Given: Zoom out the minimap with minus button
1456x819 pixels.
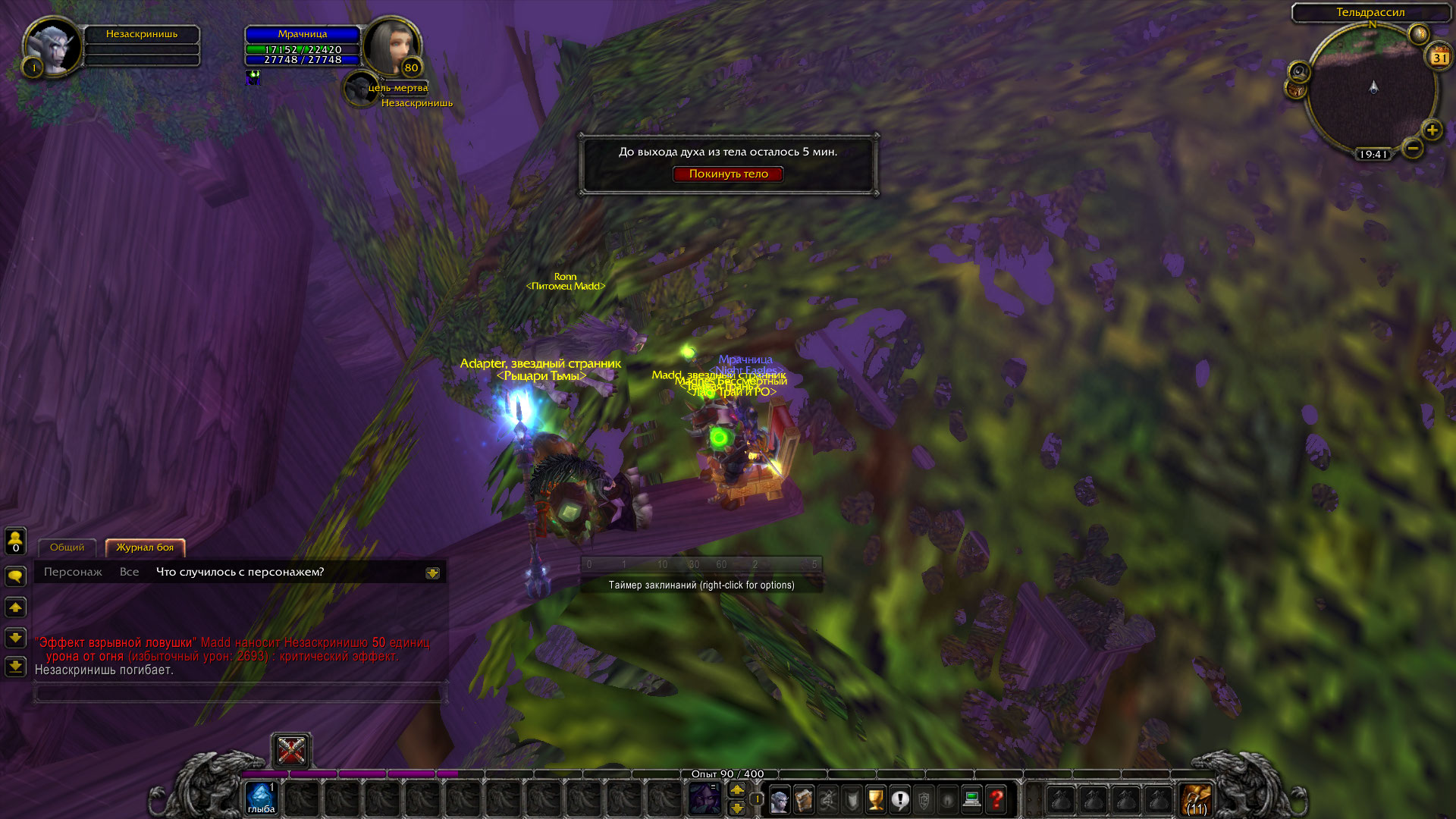Looking at the screenshot, I should [x=1413, y=148].
